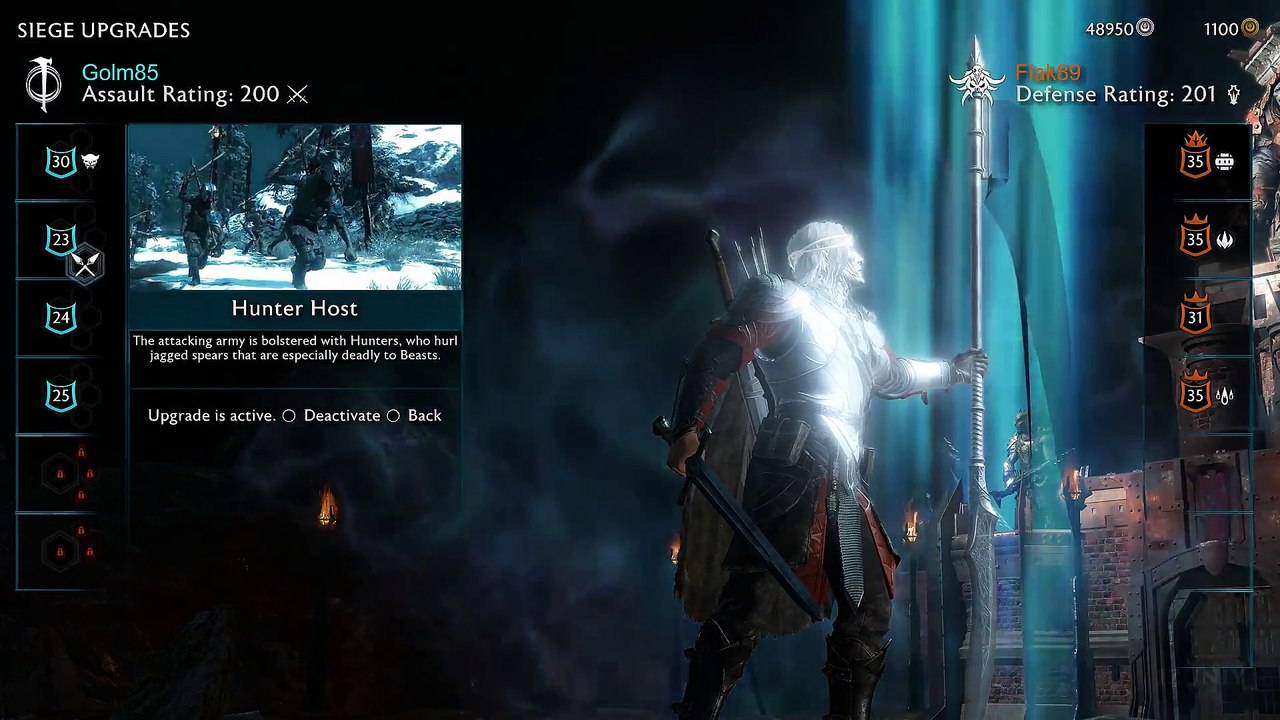The image size is (1280, 720).
Task: Select the level 31 defender slot
Action: [1195, 318]
